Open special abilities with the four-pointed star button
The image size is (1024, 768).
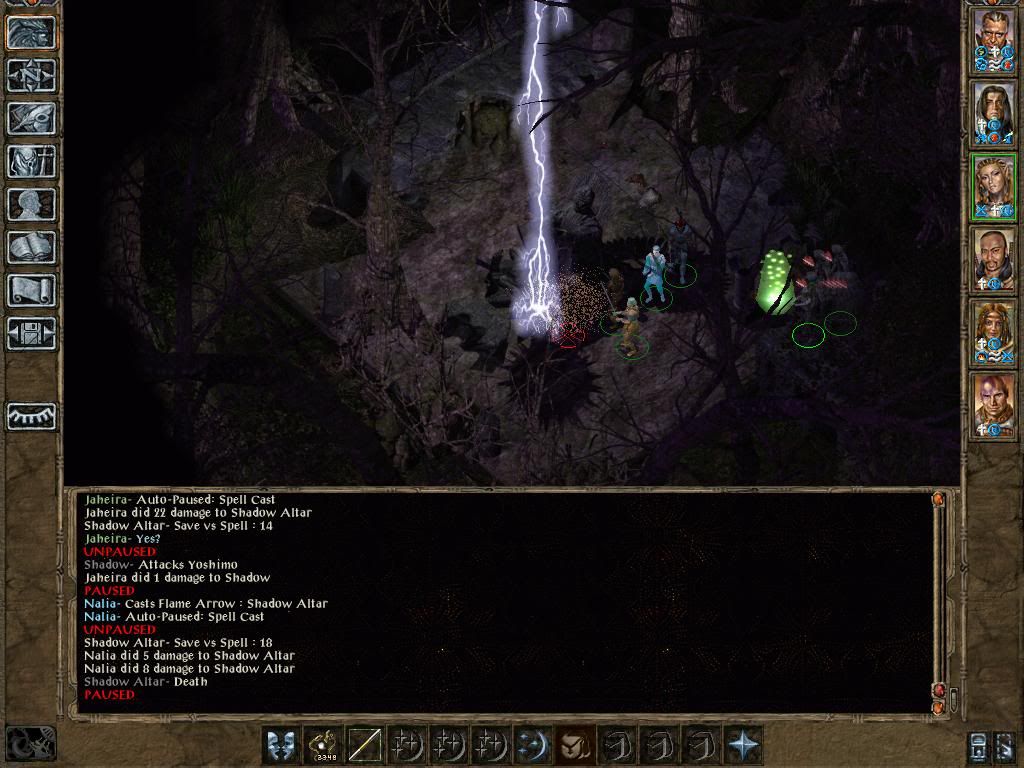[743, 745]
